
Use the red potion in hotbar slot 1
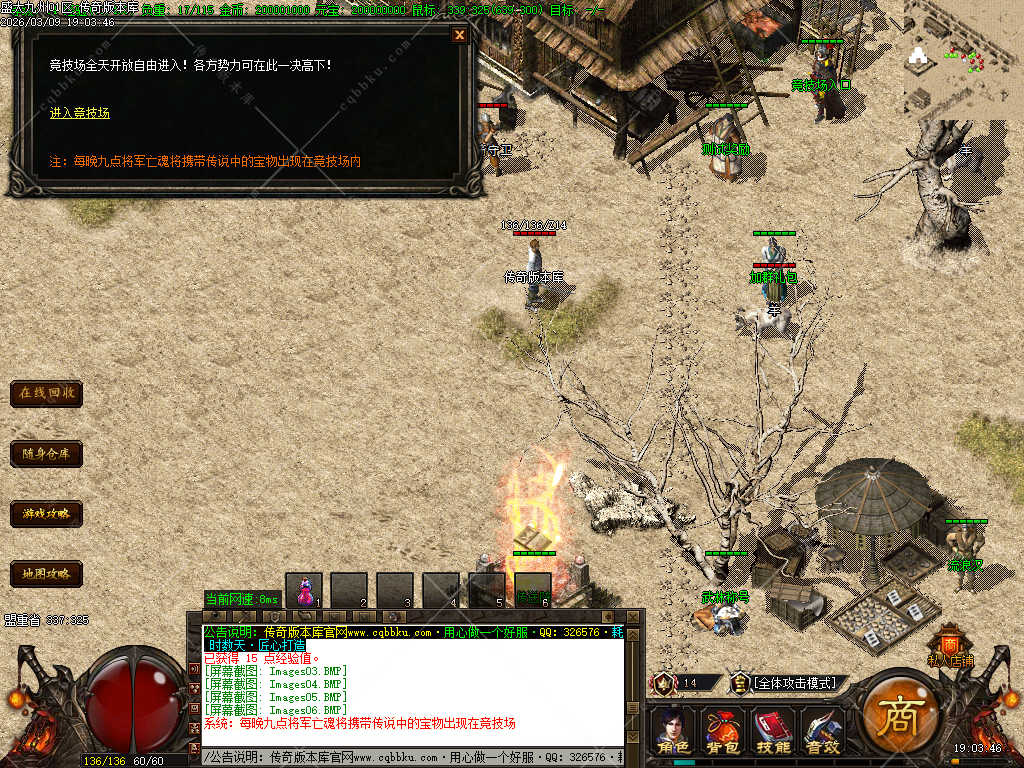coord(304,590)
